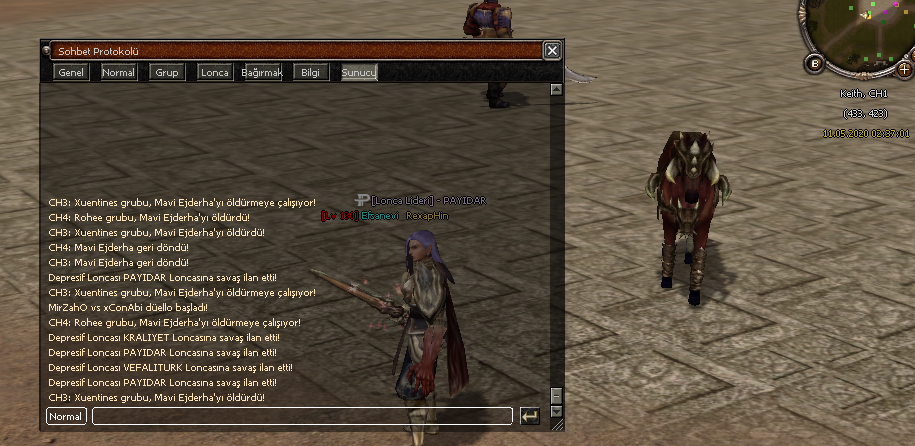Open the Lonca chat filter

215,72
